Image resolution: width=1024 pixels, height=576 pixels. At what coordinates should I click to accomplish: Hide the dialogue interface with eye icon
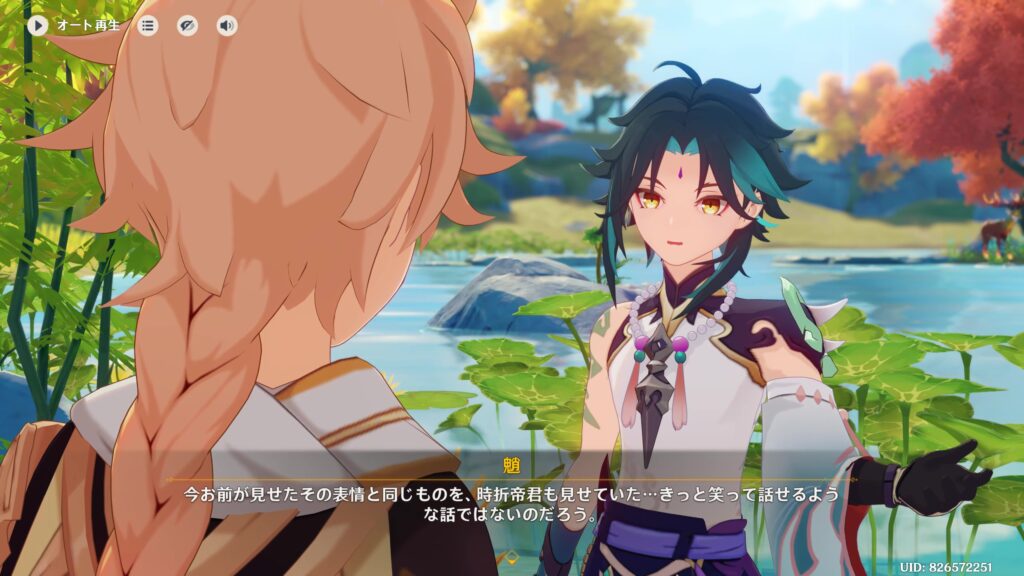[187, 26]
